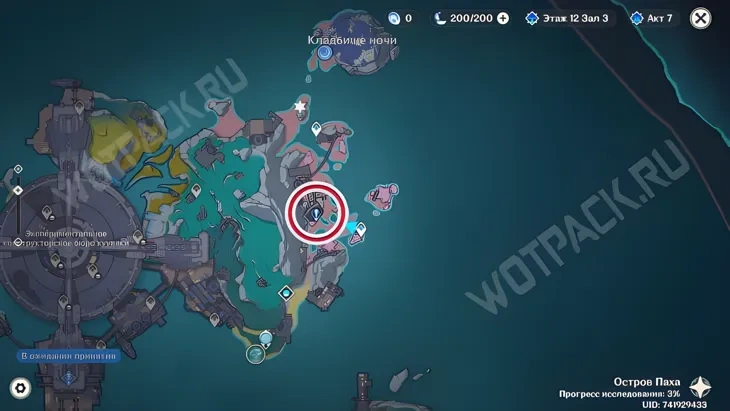
Task: Open the 'В ожидании принятия' quest label
Action: pyautogui.click(x=68, y=355)
